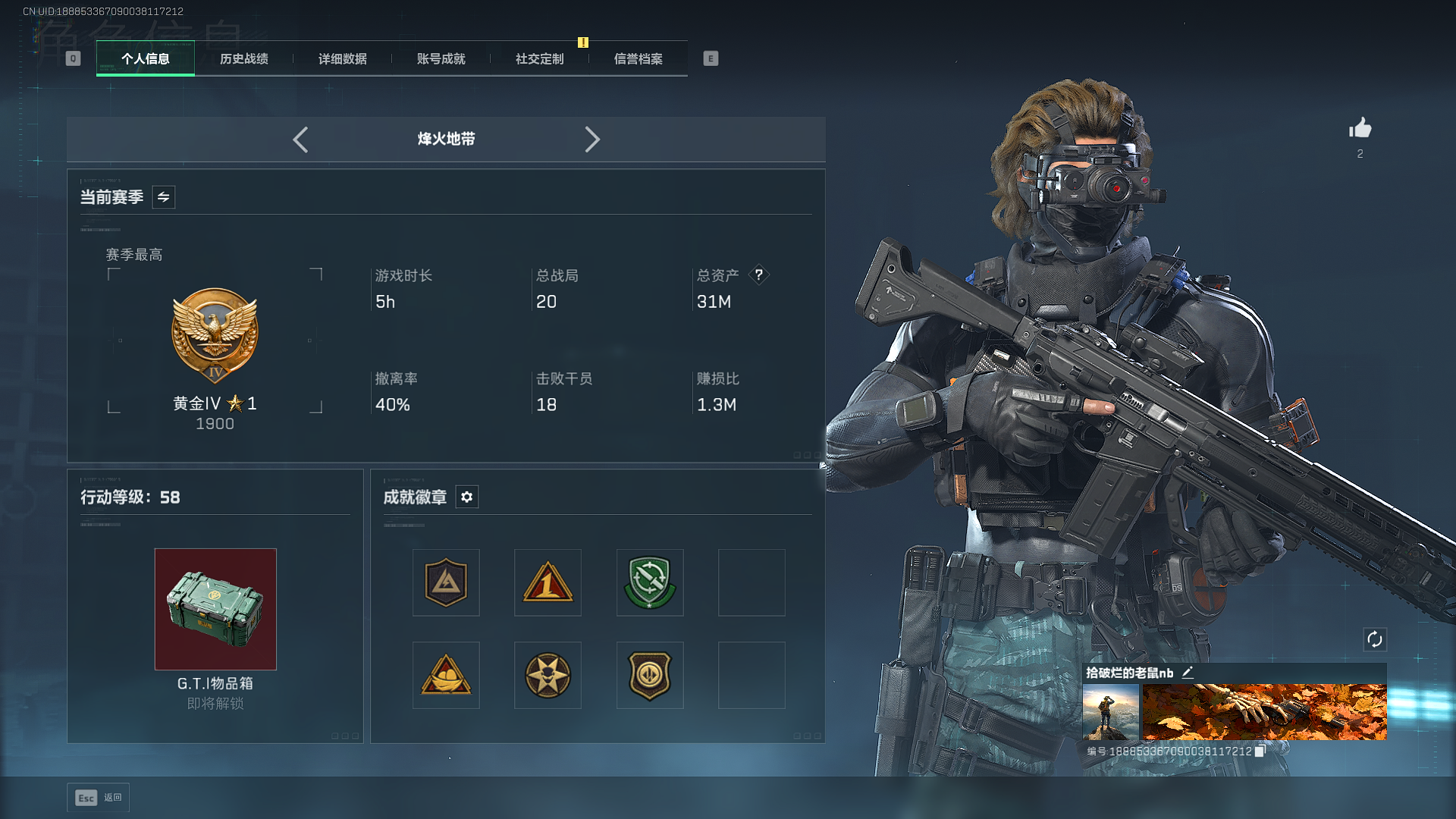
Task: Click the right arrow beside 烽火地带
Action: 592,140
